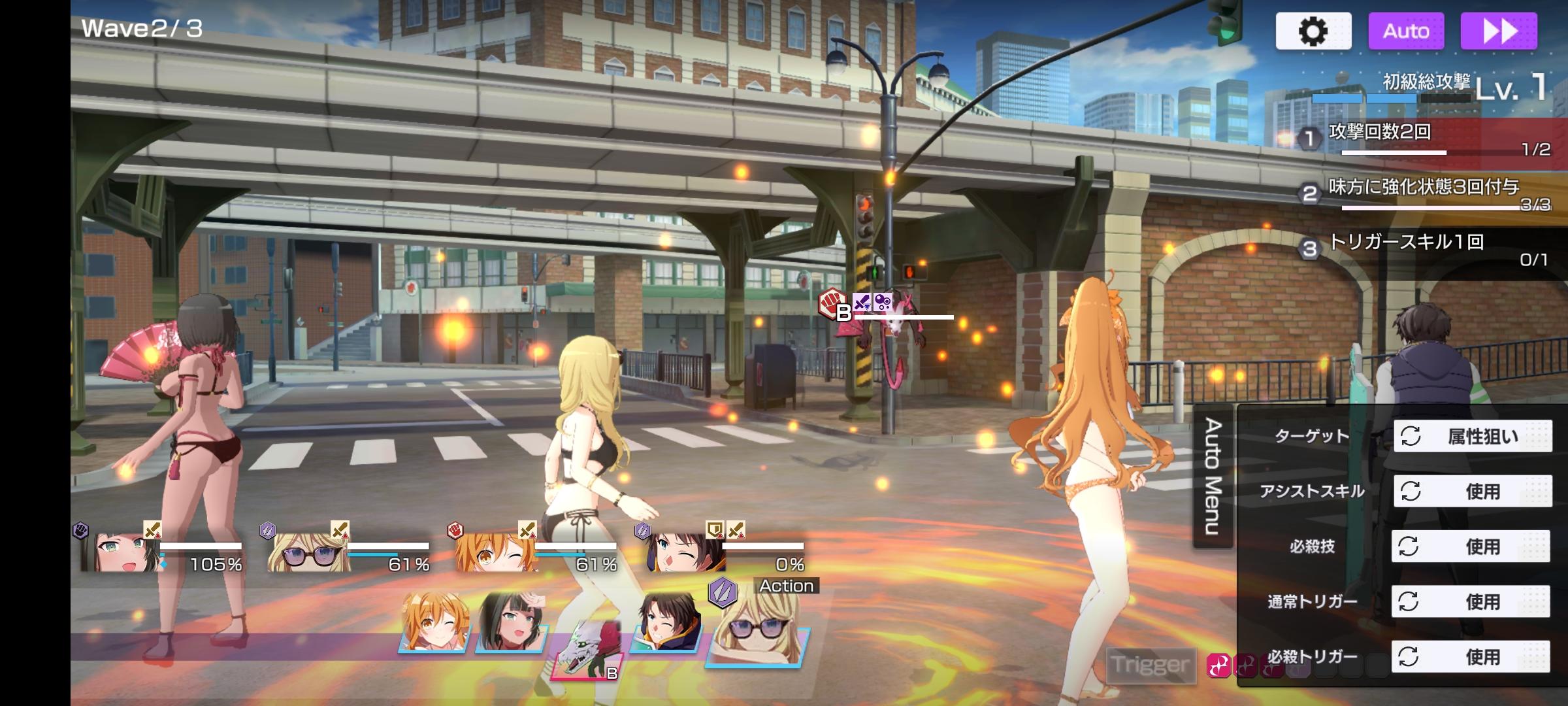Select the blonde sunglasses girl's 61% status panel
Image resolution: width=1568 pixels, height=706 pixels.
(349, 550)
